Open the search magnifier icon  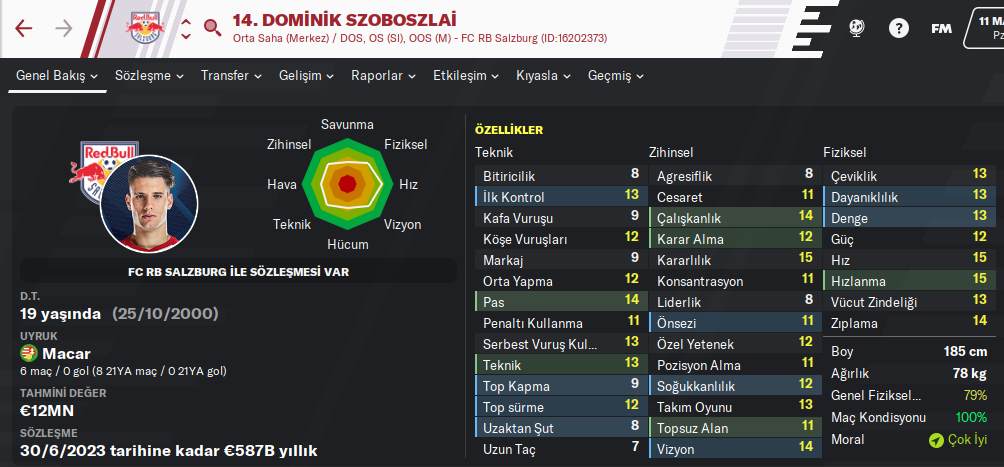click(x=211, y=28)
